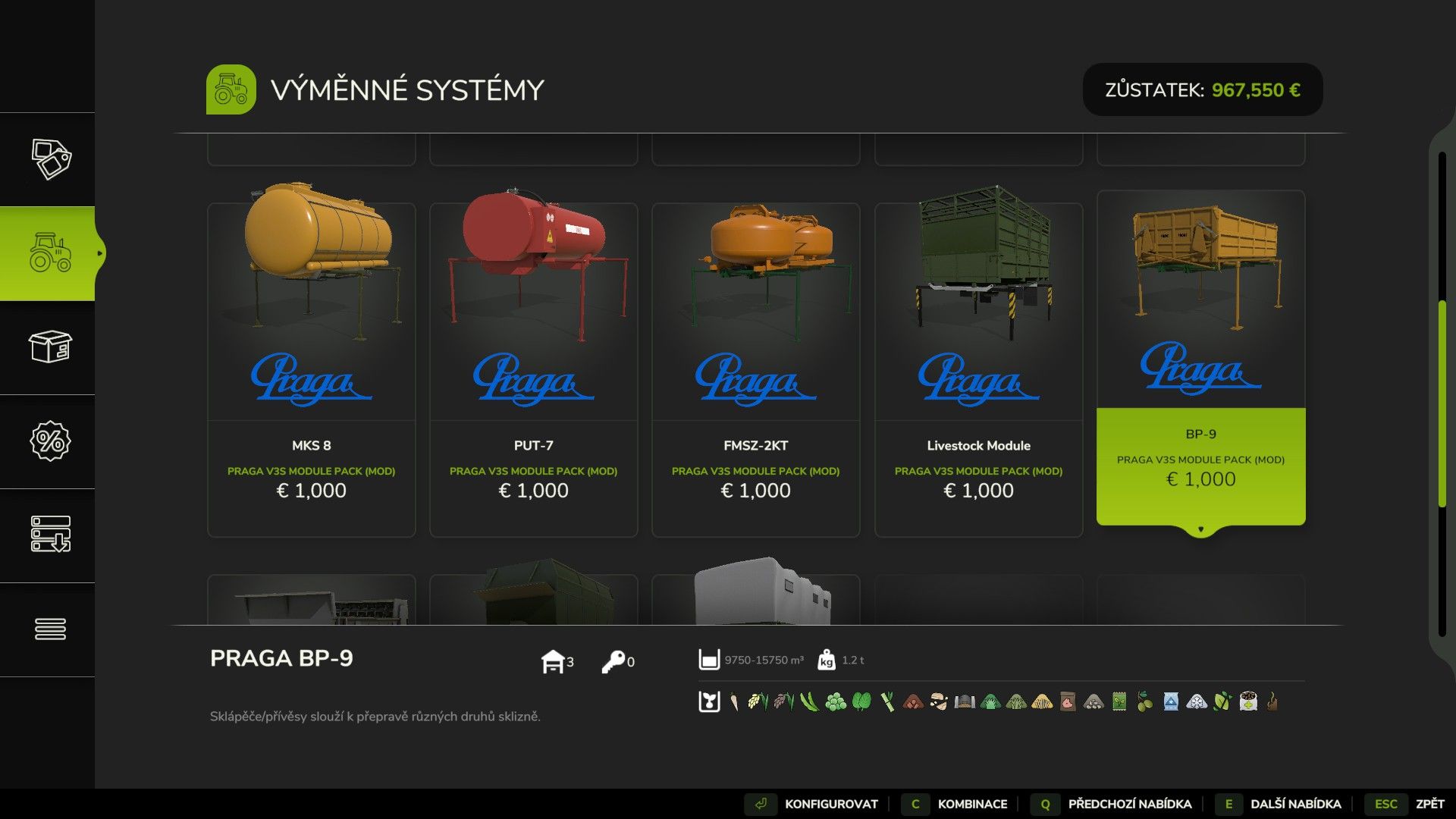Click the grapes fill type icon
This screenshot has height=819, width=1456.
(835, 703)
